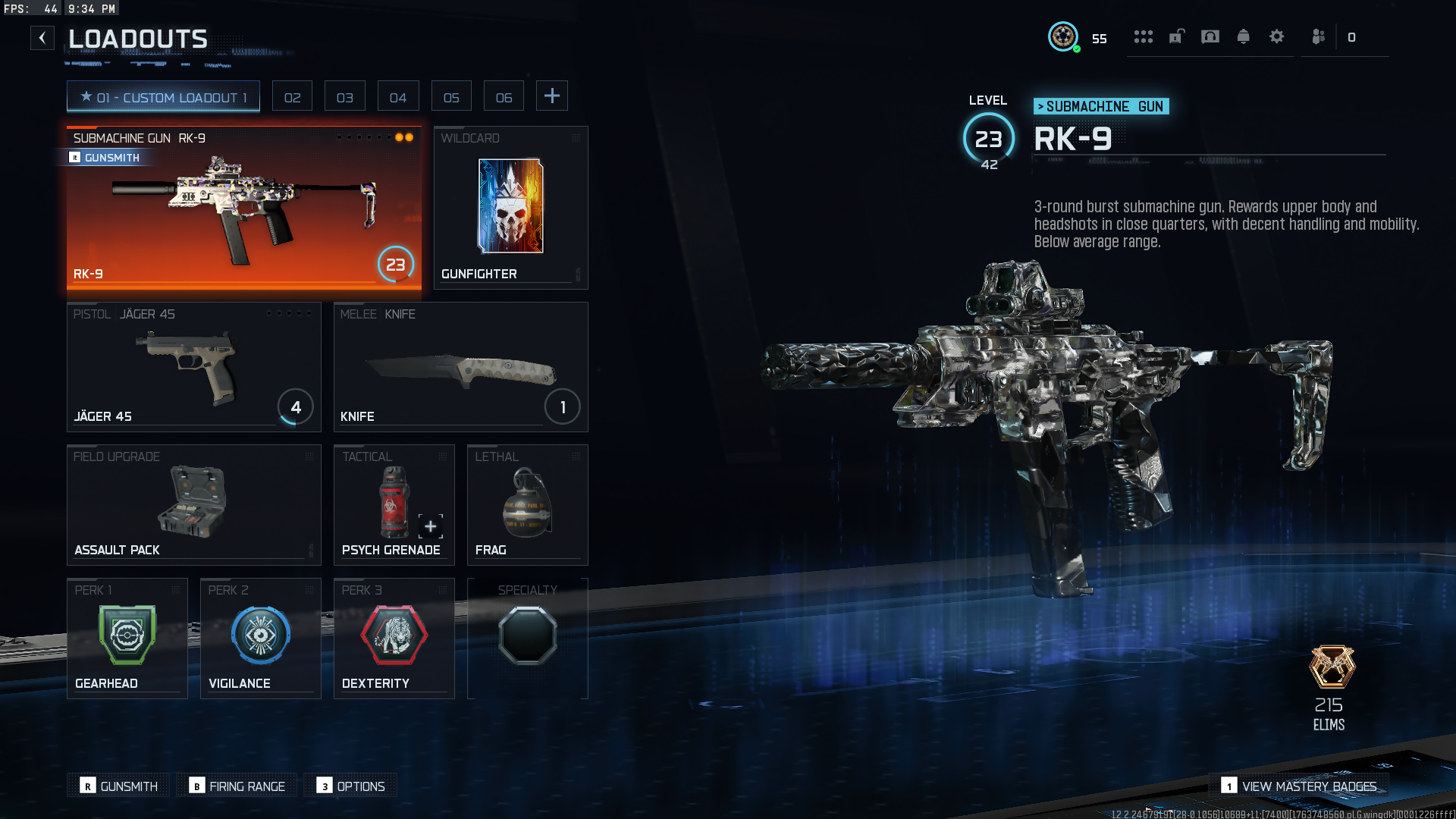This screenshot has height=819, width=1456.
Task: Open the notifications bell icon
Action: coord(1243,37)
